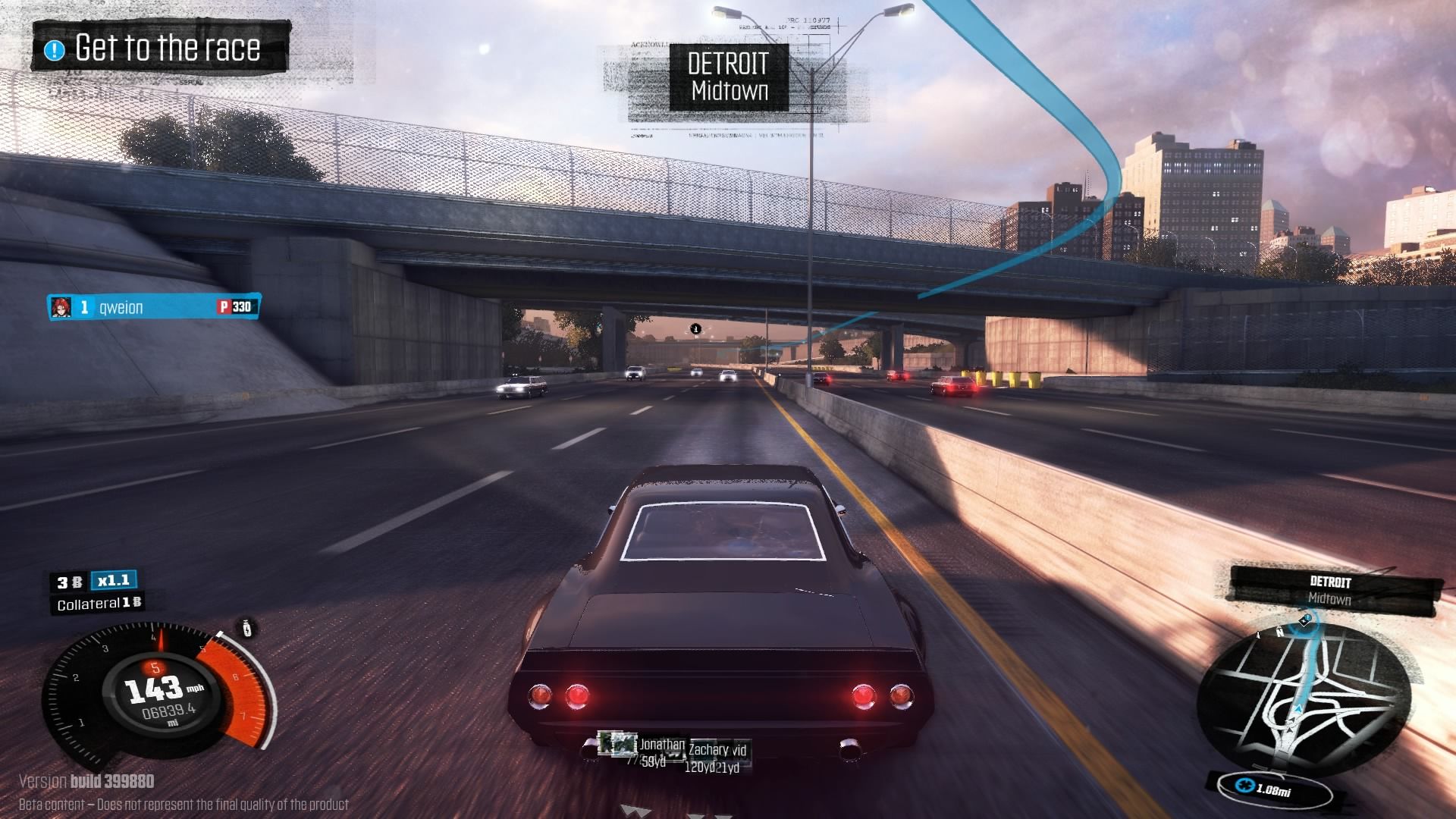The image size is (1456, 819).
Task: Select the qweion player row
Action: [154, 306]
